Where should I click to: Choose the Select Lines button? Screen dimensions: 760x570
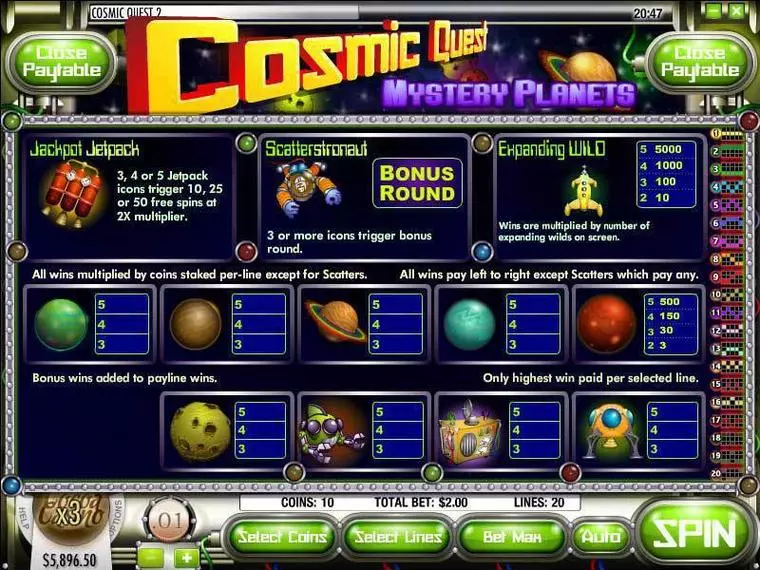tap(397, 538)
